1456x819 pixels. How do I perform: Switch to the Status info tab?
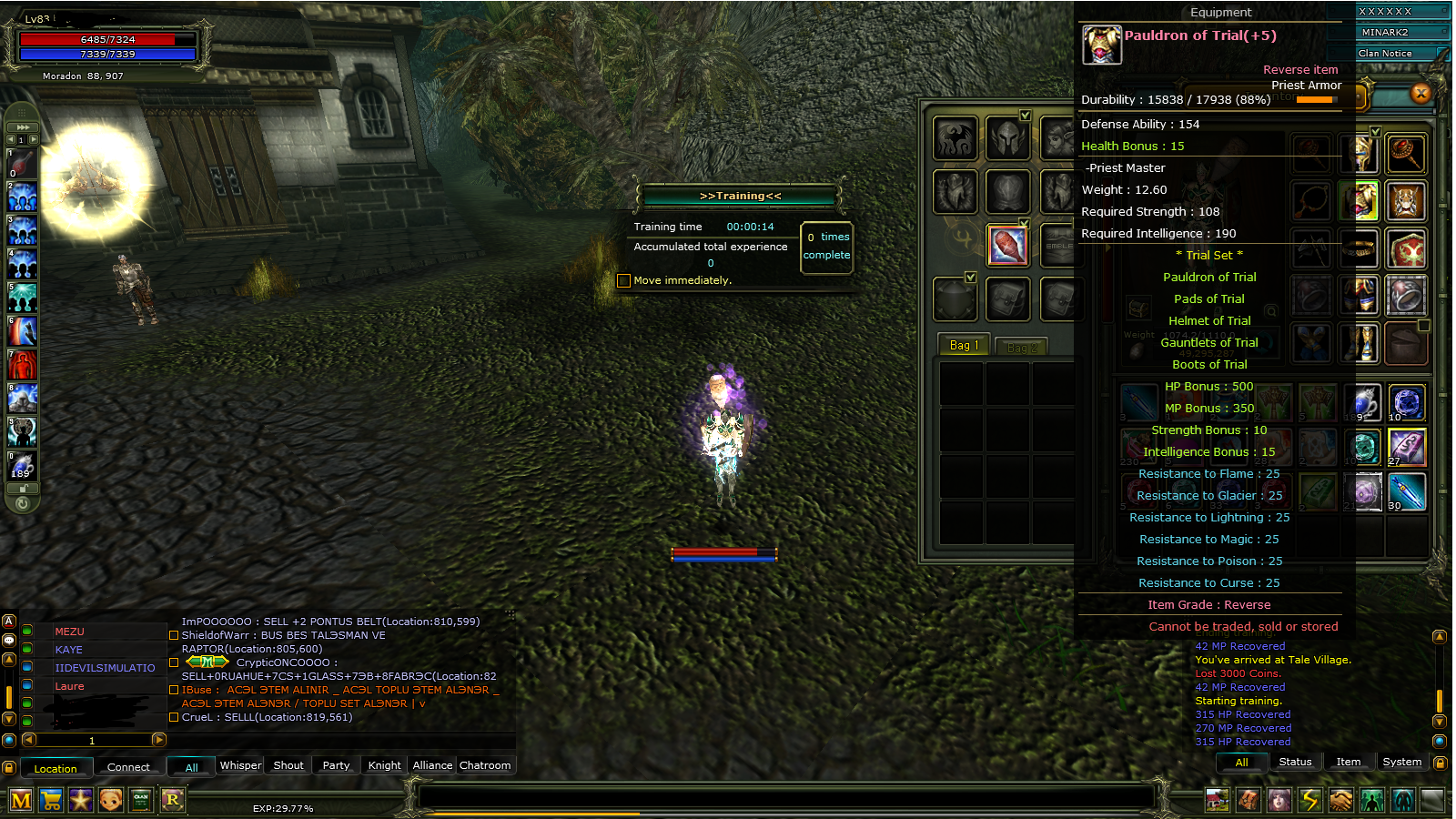point(1295,762)
